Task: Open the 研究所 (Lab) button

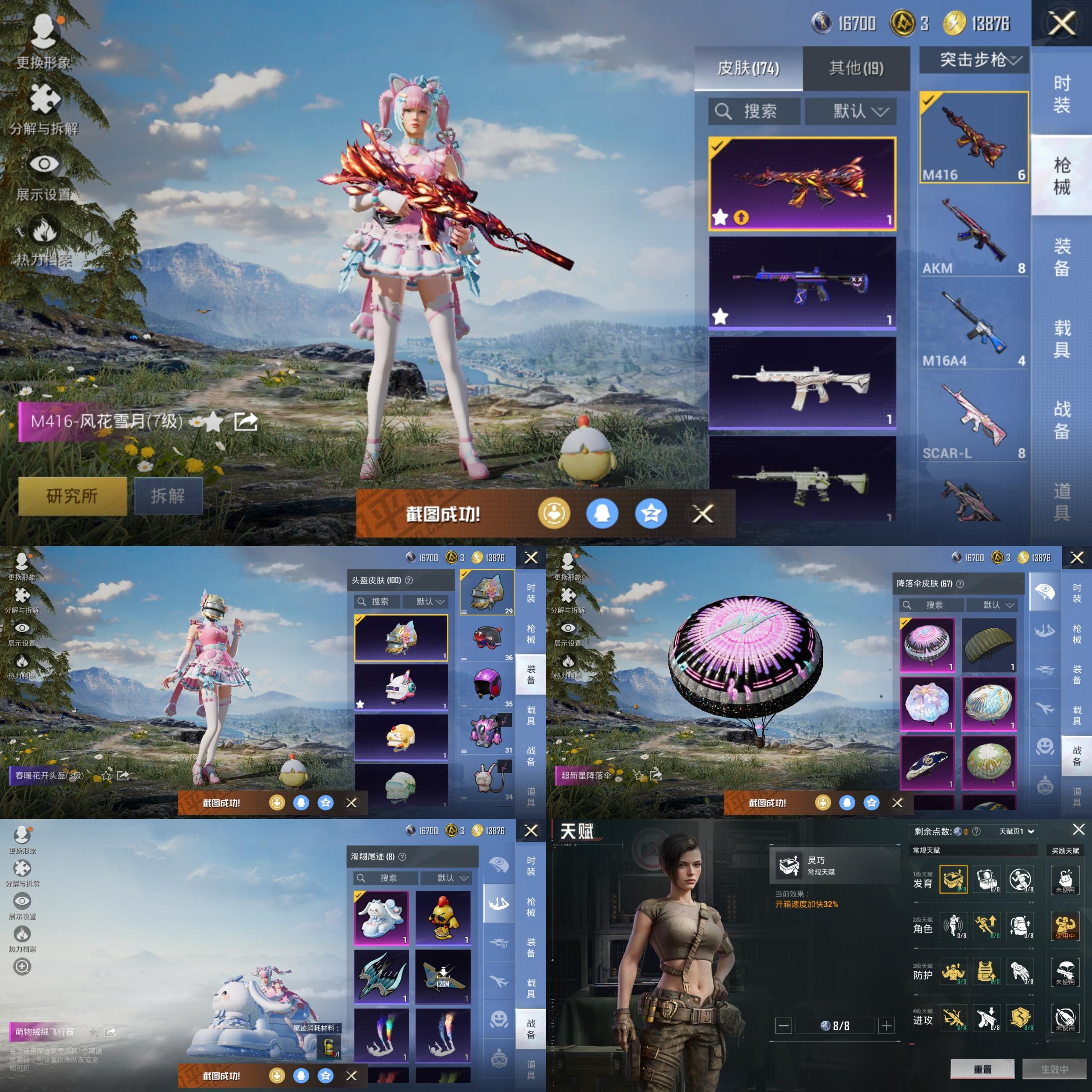Action: pyautogui.click(x=73, y=496)
